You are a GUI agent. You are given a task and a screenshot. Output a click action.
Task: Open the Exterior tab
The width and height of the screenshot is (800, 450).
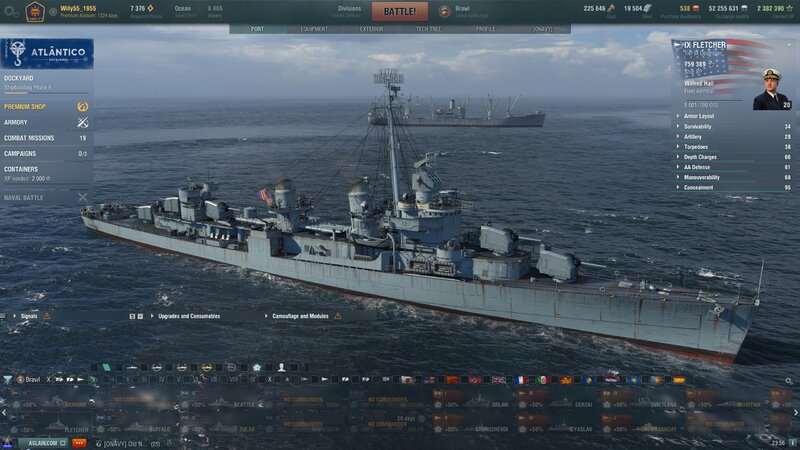[x=371, y=29]
